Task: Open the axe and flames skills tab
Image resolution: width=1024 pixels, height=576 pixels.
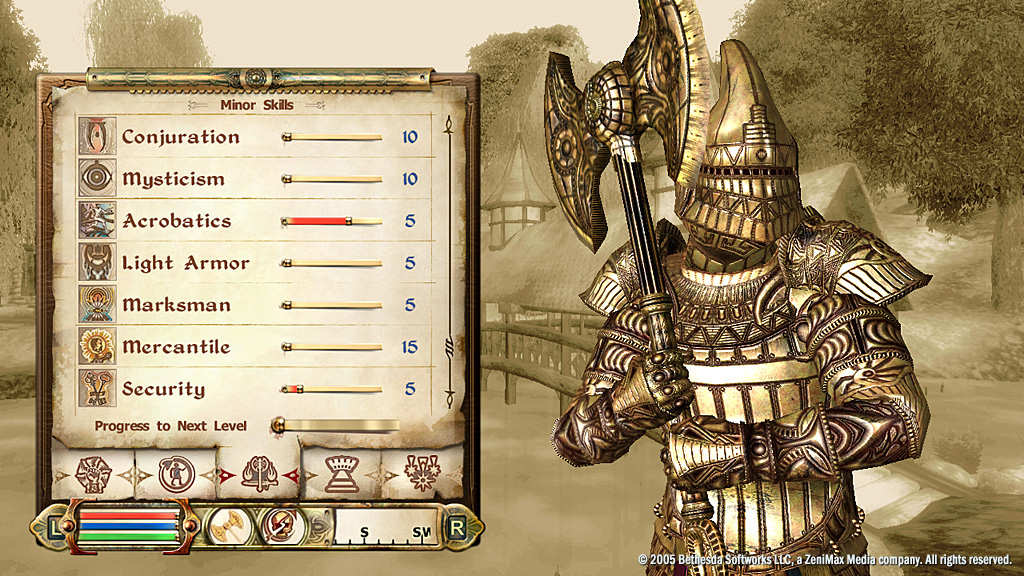Action: tap(258, 473)
